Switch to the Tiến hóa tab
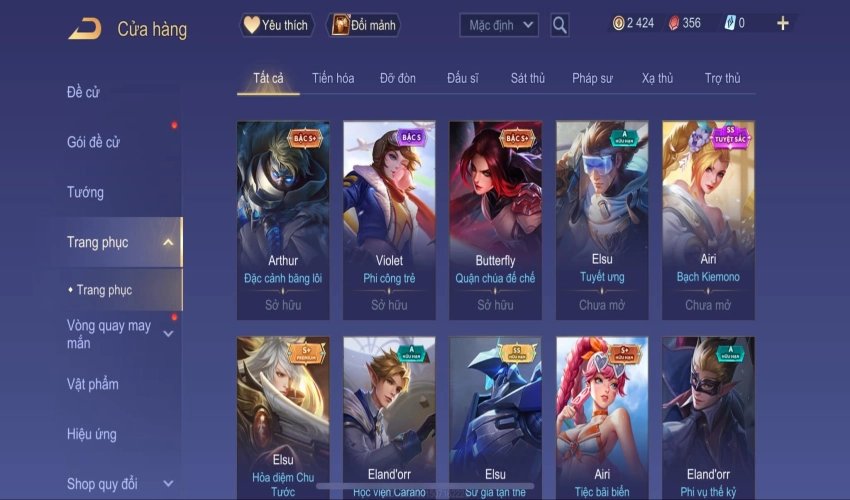This screenshot has width=850, height=500. click(x=333, y=78)
